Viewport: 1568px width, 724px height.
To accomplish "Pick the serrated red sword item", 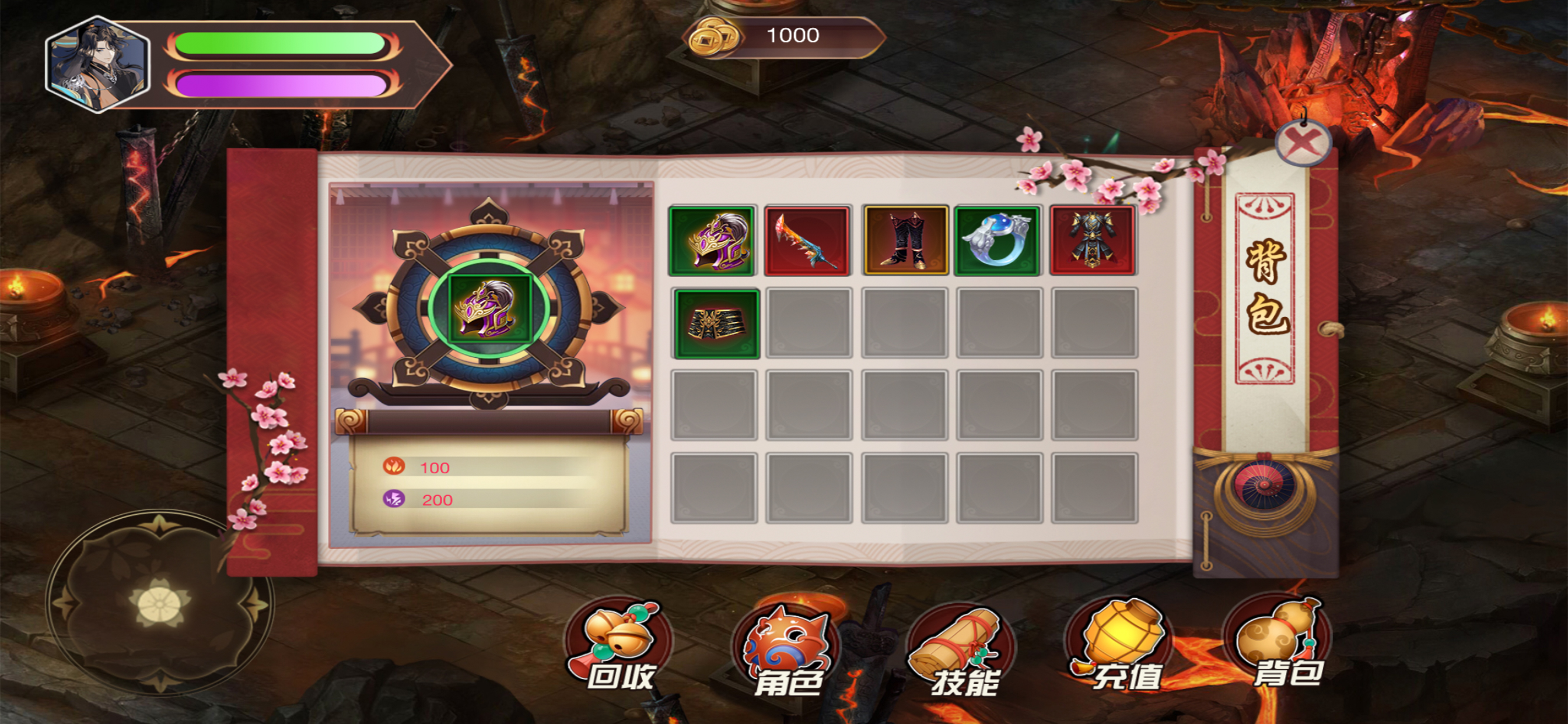I will (x=807, y=241).
